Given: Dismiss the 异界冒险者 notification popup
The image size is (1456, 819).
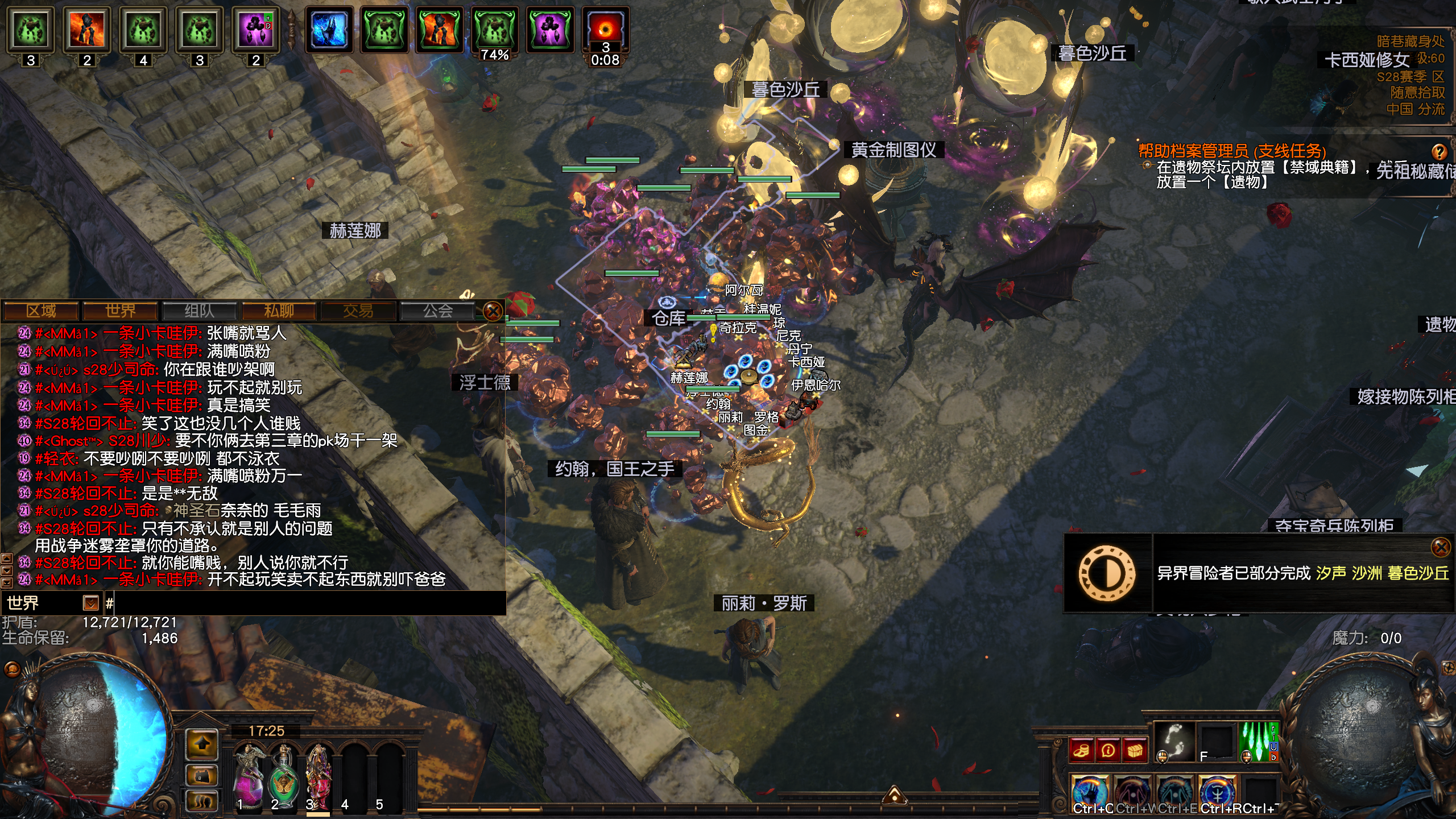Looking at the screenshot, I should (x=1441, y=547).
